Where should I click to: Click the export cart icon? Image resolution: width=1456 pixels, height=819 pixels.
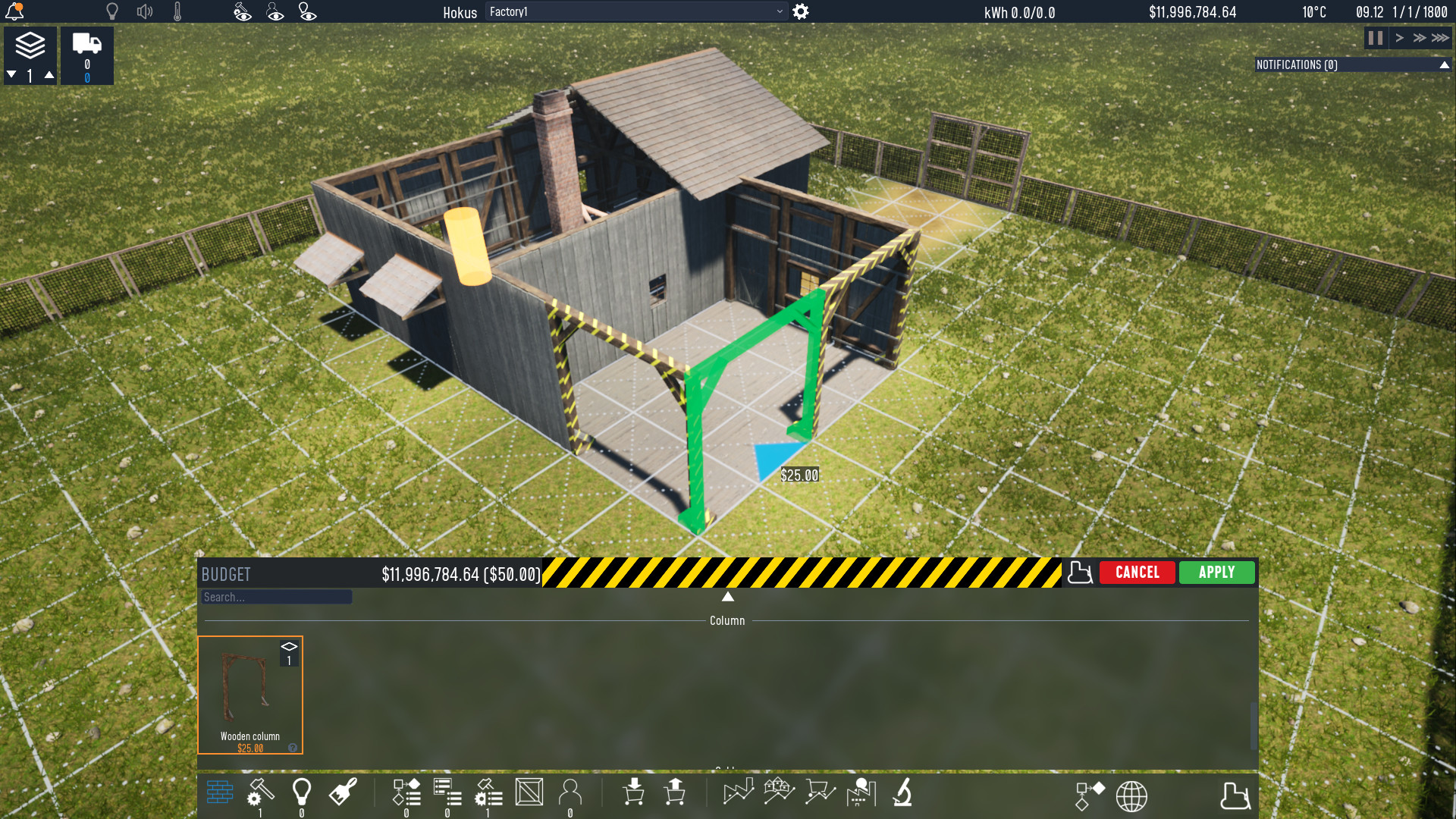click(x=674, y=792)
